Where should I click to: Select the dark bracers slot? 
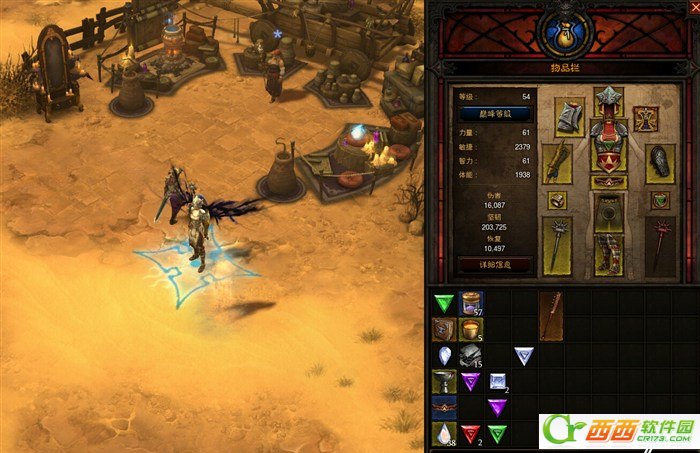(660, 162)
